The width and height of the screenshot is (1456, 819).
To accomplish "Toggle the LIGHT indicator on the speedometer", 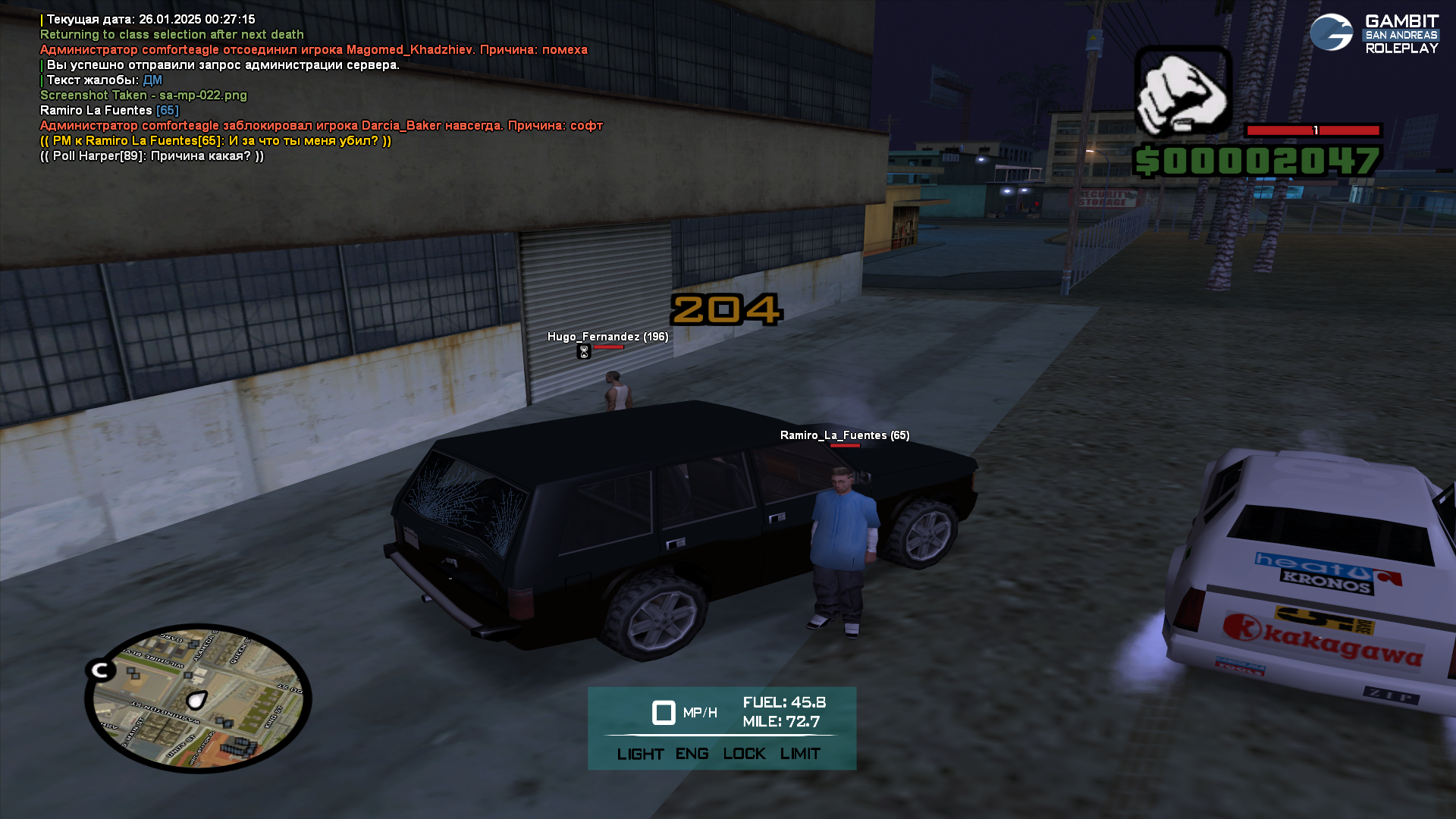I will [640, 754].
